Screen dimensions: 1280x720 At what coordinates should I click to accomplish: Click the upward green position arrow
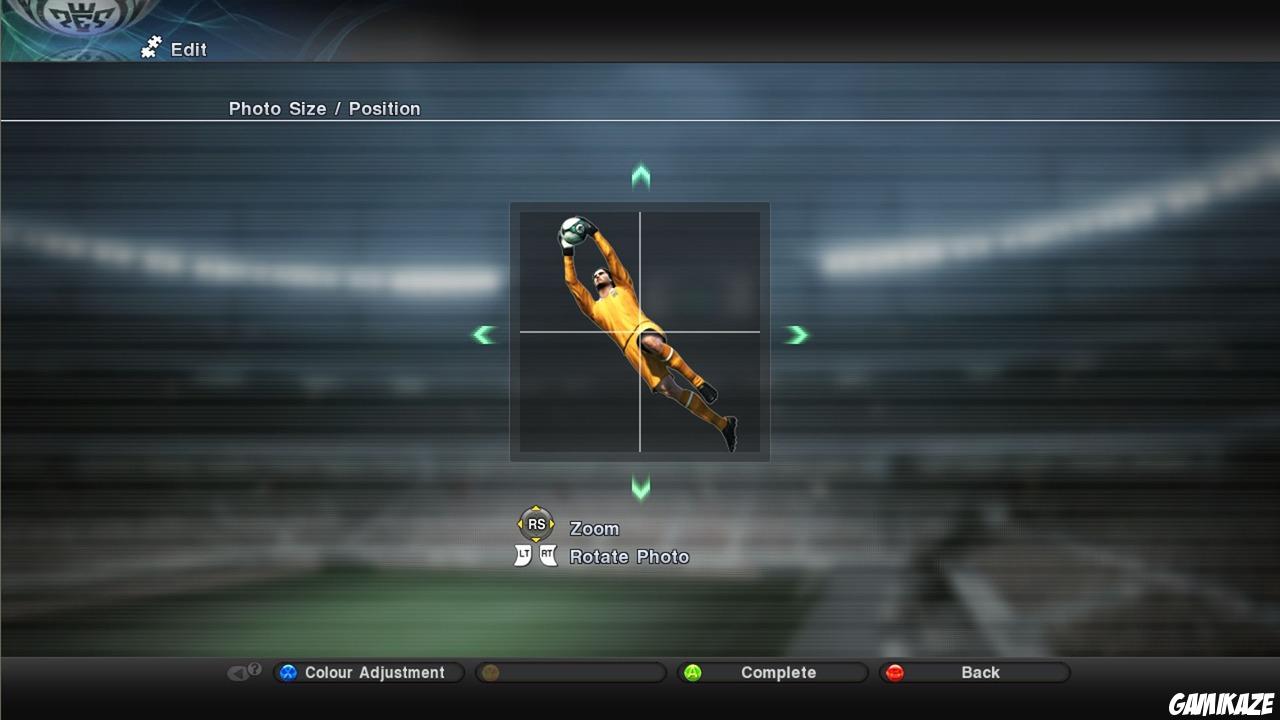pyautogui.click(x=640, y=176)
